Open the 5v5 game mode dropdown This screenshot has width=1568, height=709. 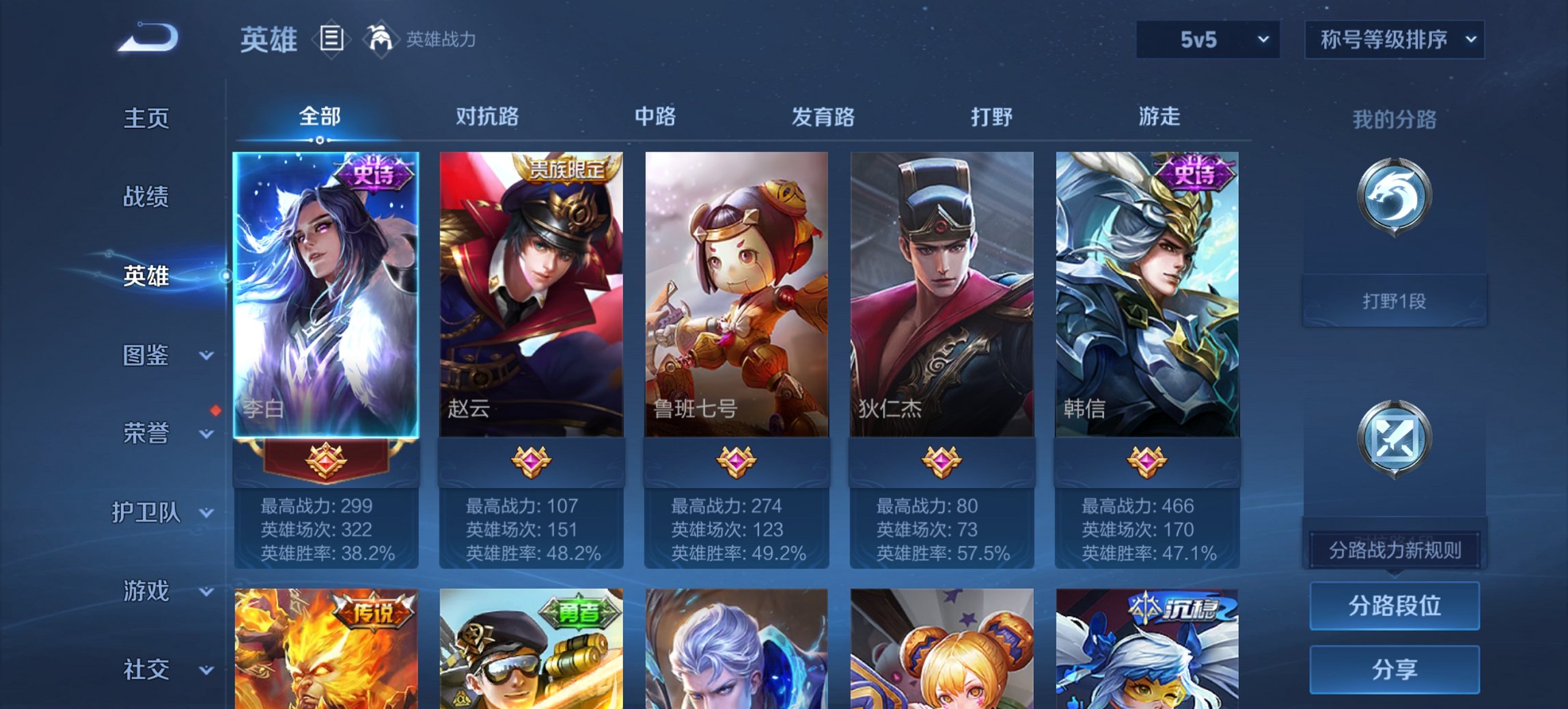click(1207, 40)
